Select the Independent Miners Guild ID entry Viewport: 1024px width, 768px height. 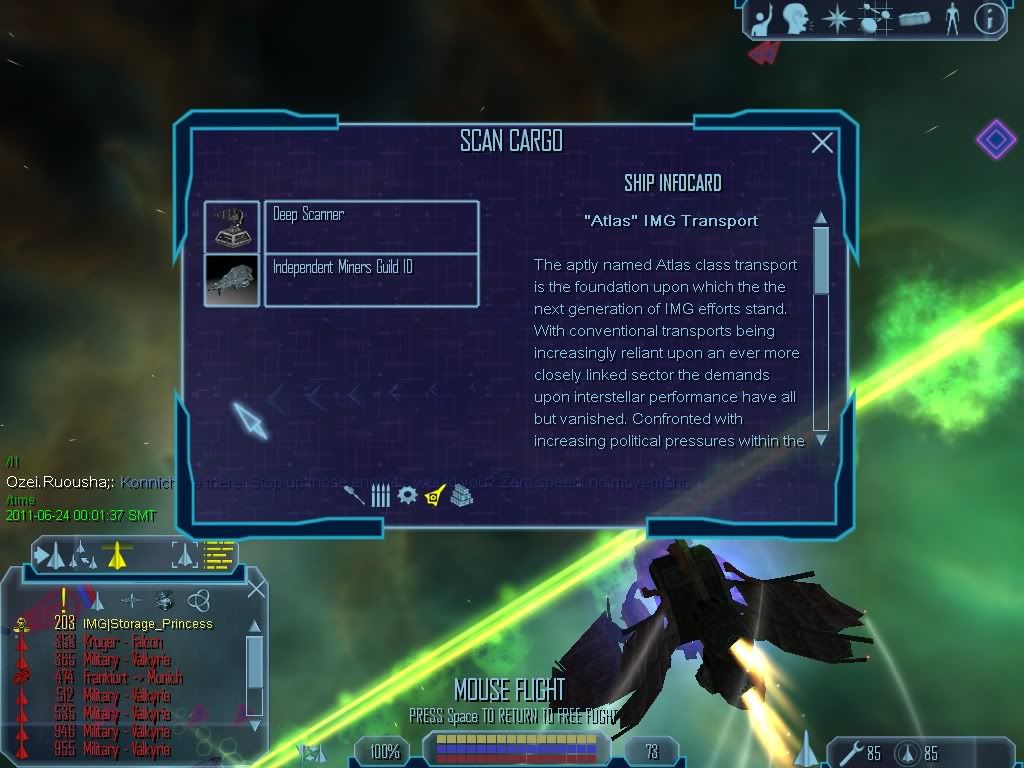370,280
